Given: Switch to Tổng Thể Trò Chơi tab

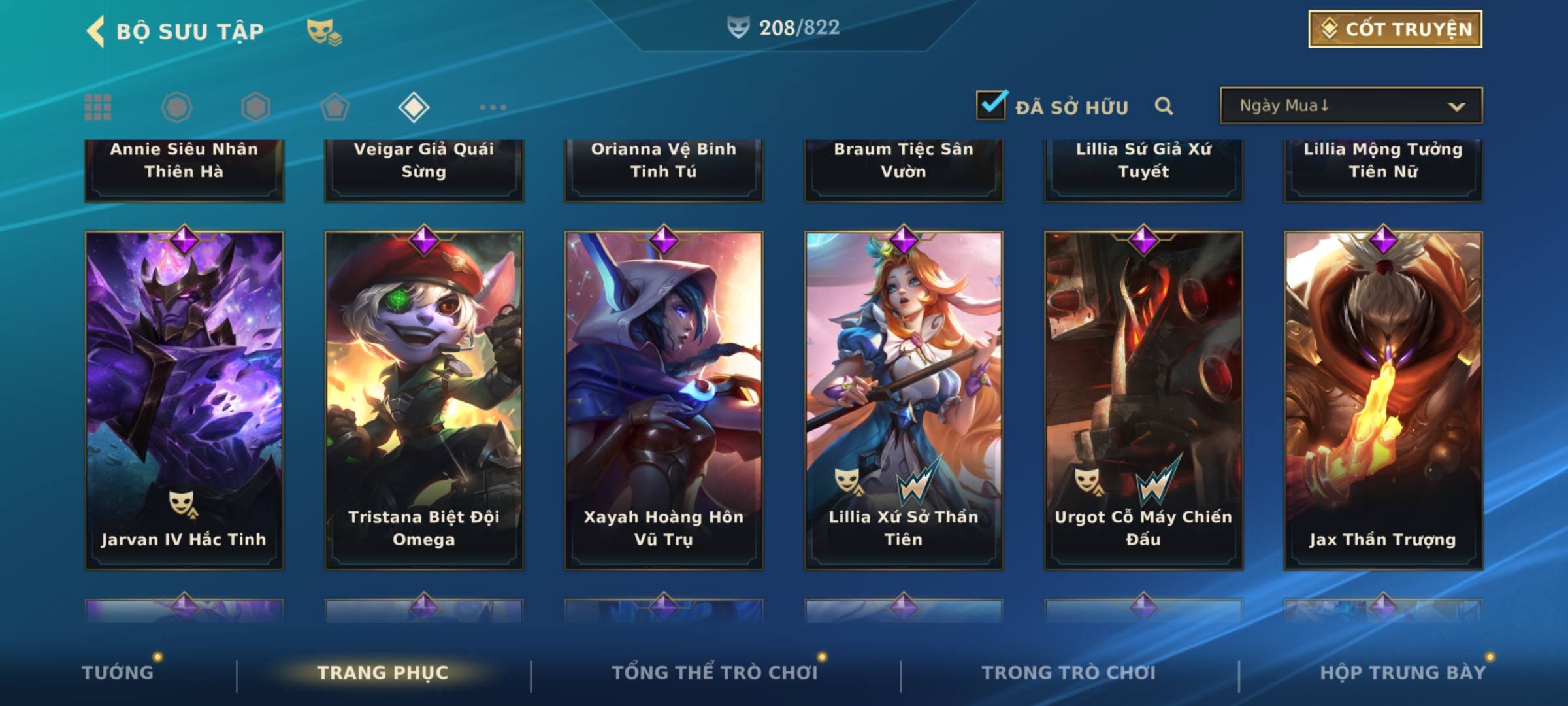Looking at the screenshot, I should 715,673.
